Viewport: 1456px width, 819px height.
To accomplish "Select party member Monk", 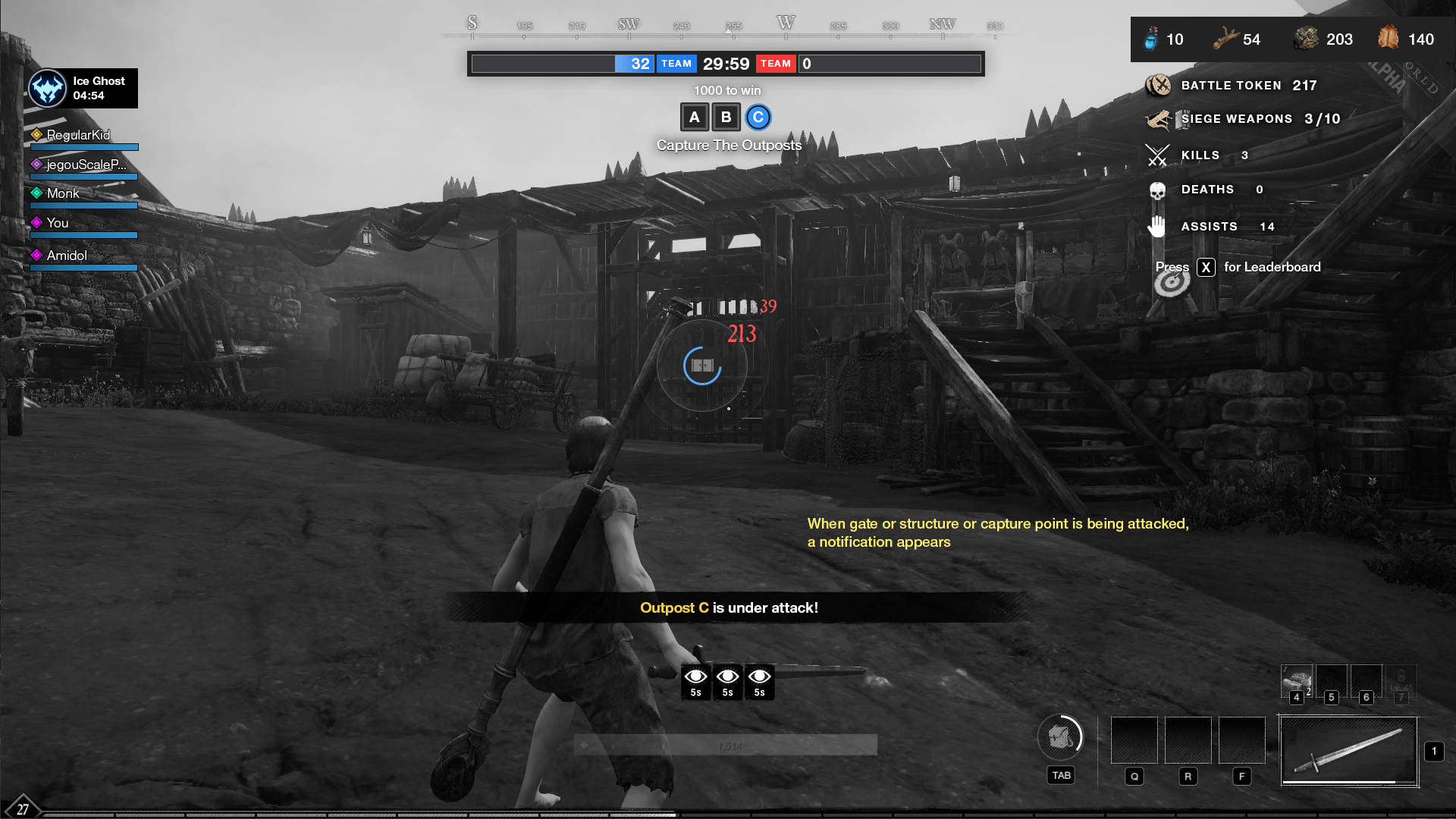I will [63, 193].
